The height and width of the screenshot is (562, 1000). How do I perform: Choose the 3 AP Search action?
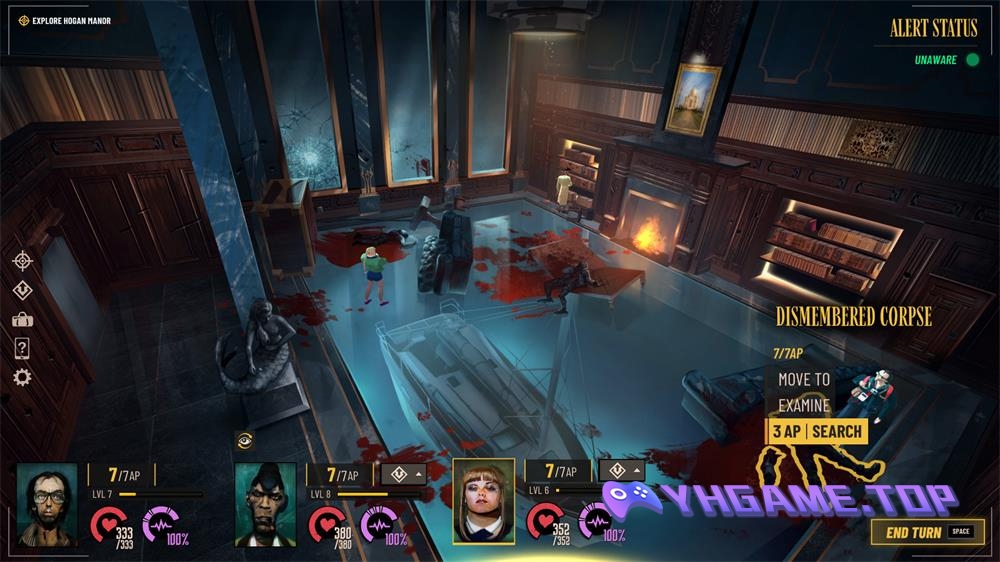816,431
